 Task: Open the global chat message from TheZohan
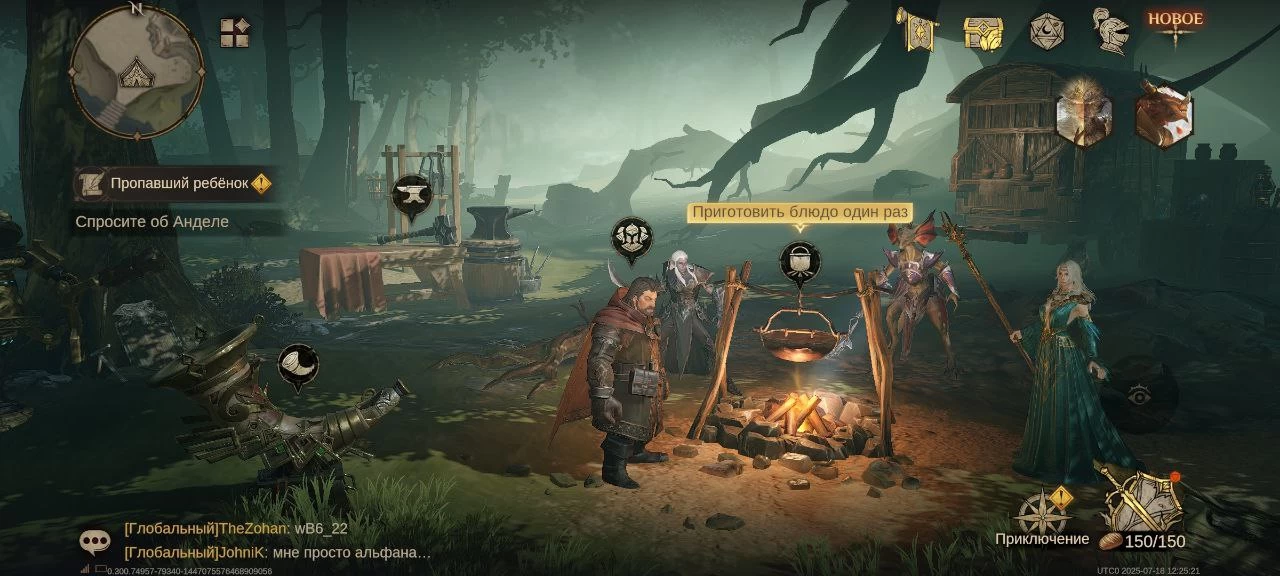click(x=236, y=529)
